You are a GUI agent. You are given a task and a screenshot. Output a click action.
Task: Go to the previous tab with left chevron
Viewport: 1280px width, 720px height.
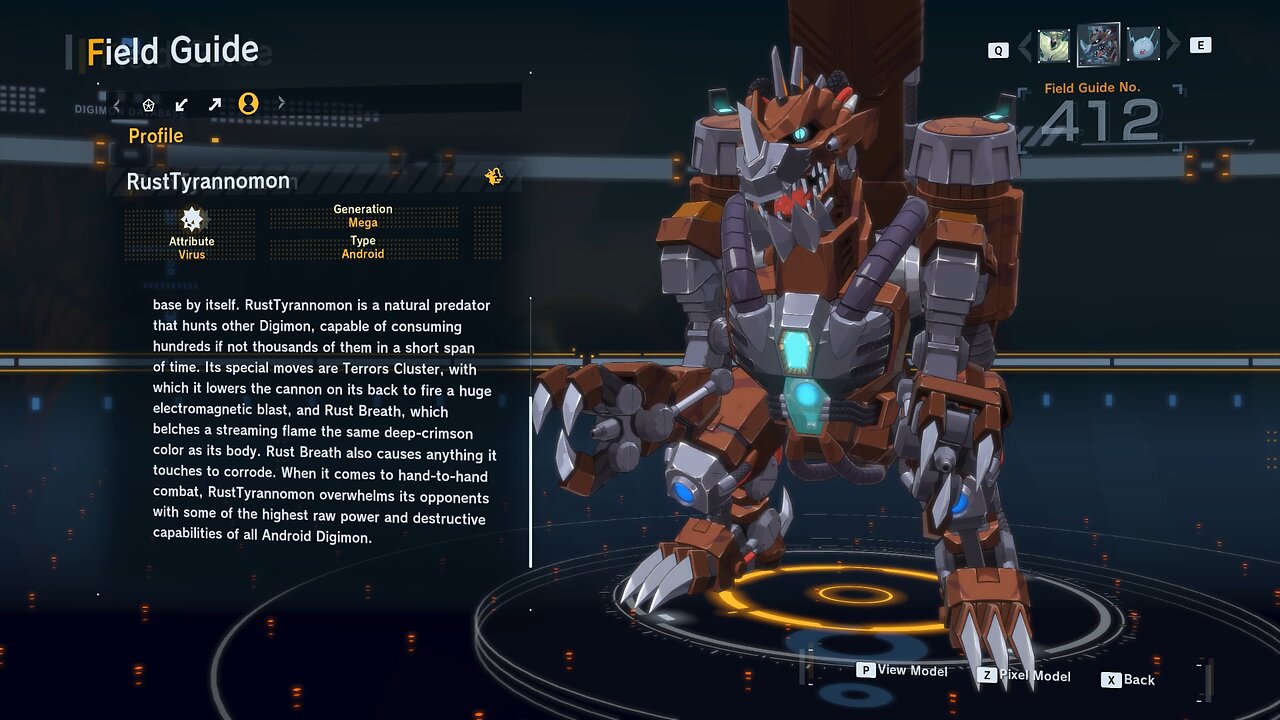coord(117,104)
